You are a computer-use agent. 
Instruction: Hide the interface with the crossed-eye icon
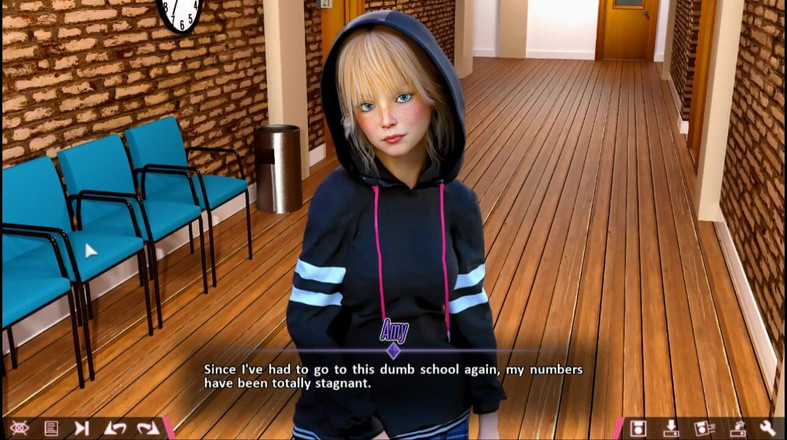(x=19, y=428)
